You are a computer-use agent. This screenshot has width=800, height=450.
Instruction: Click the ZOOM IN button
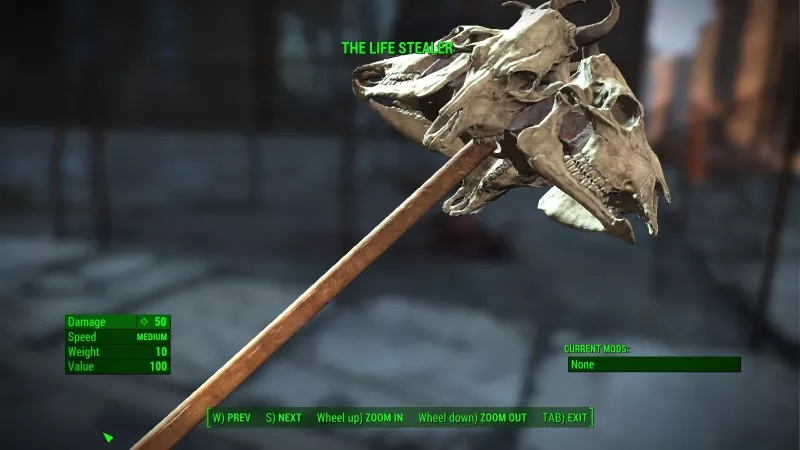click(360, 417)
